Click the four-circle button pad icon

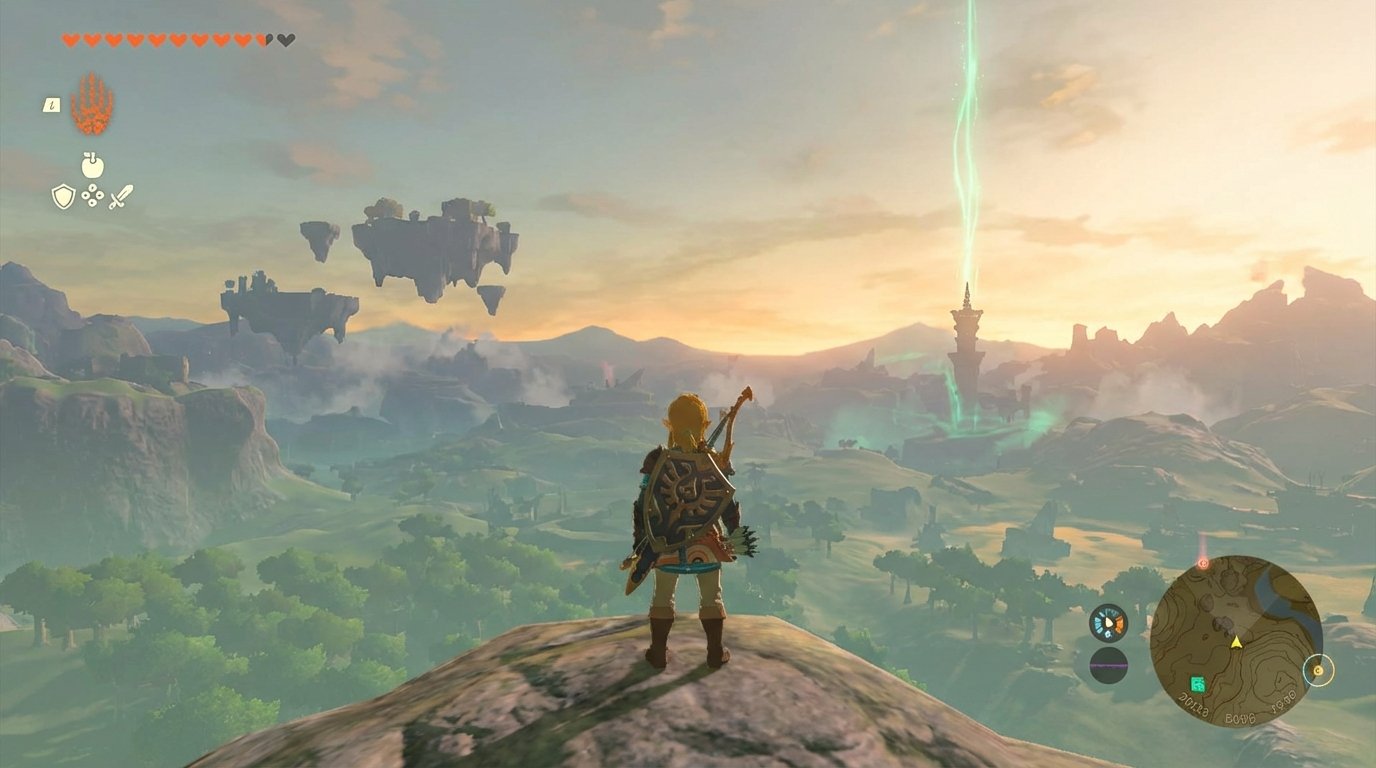tap(92, 196)
